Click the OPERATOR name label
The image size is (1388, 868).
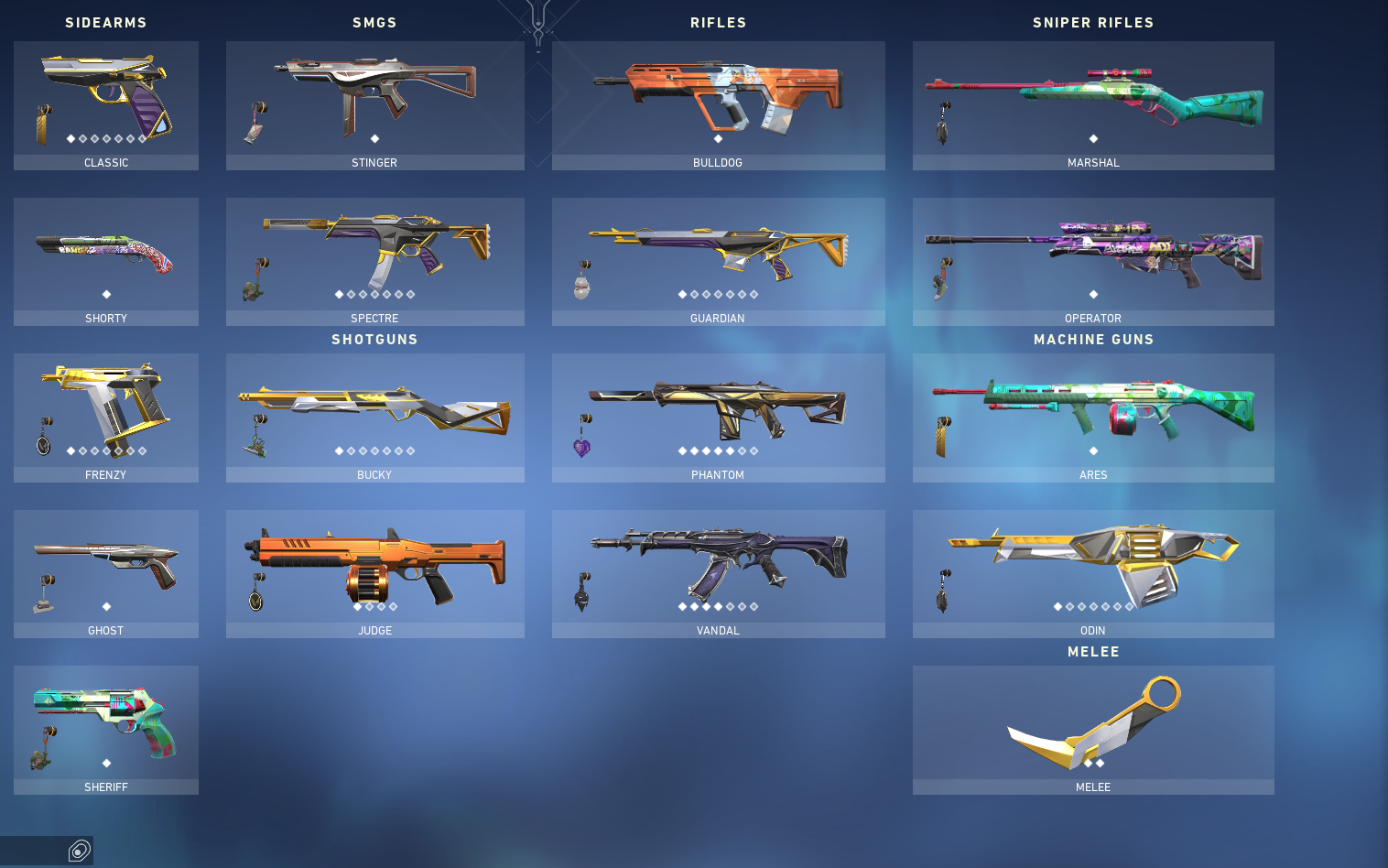[1093, 318]
